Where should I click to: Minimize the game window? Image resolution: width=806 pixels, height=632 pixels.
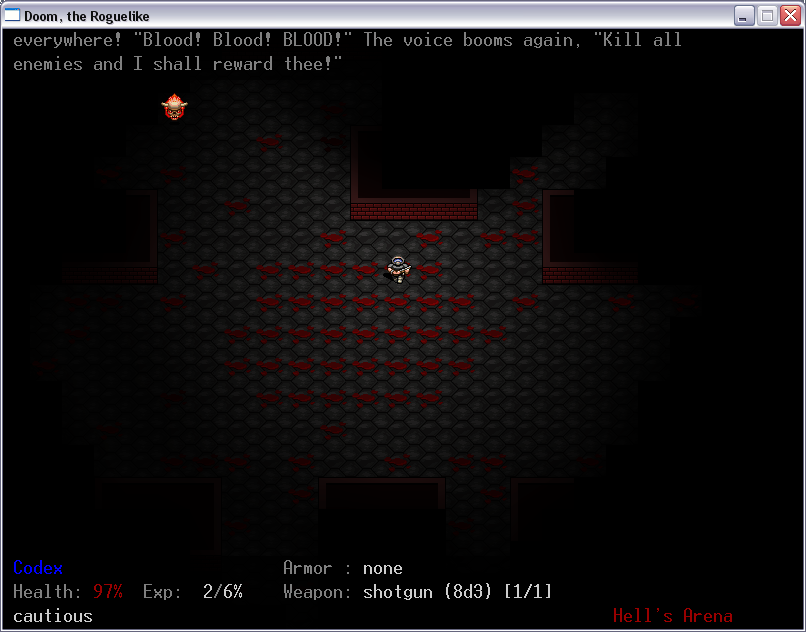[744, 15]
